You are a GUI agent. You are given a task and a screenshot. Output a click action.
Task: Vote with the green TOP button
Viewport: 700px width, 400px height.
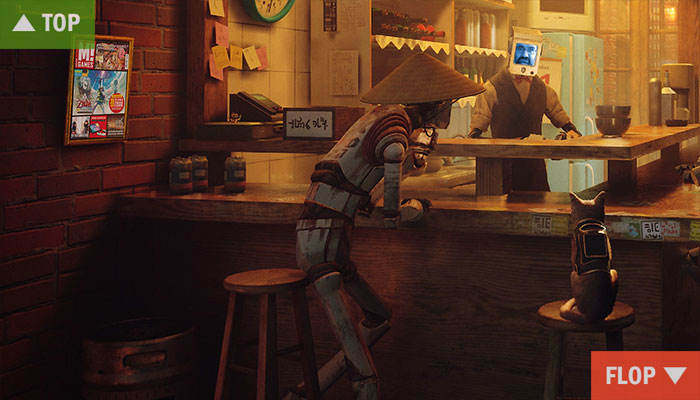click(x=46, y=23)
